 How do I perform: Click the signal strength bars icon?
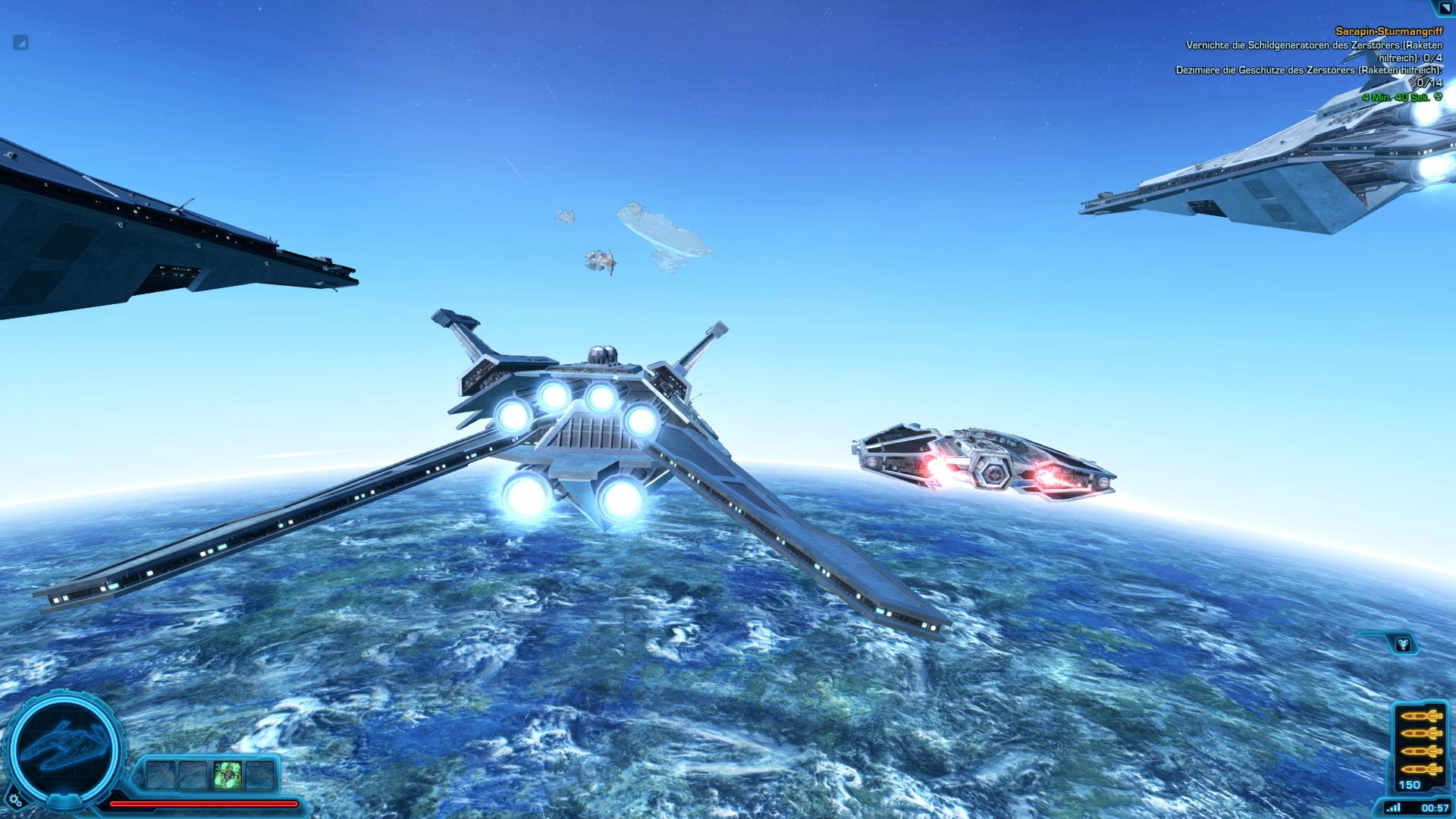pyautogui.click(x=1394, y=806)
